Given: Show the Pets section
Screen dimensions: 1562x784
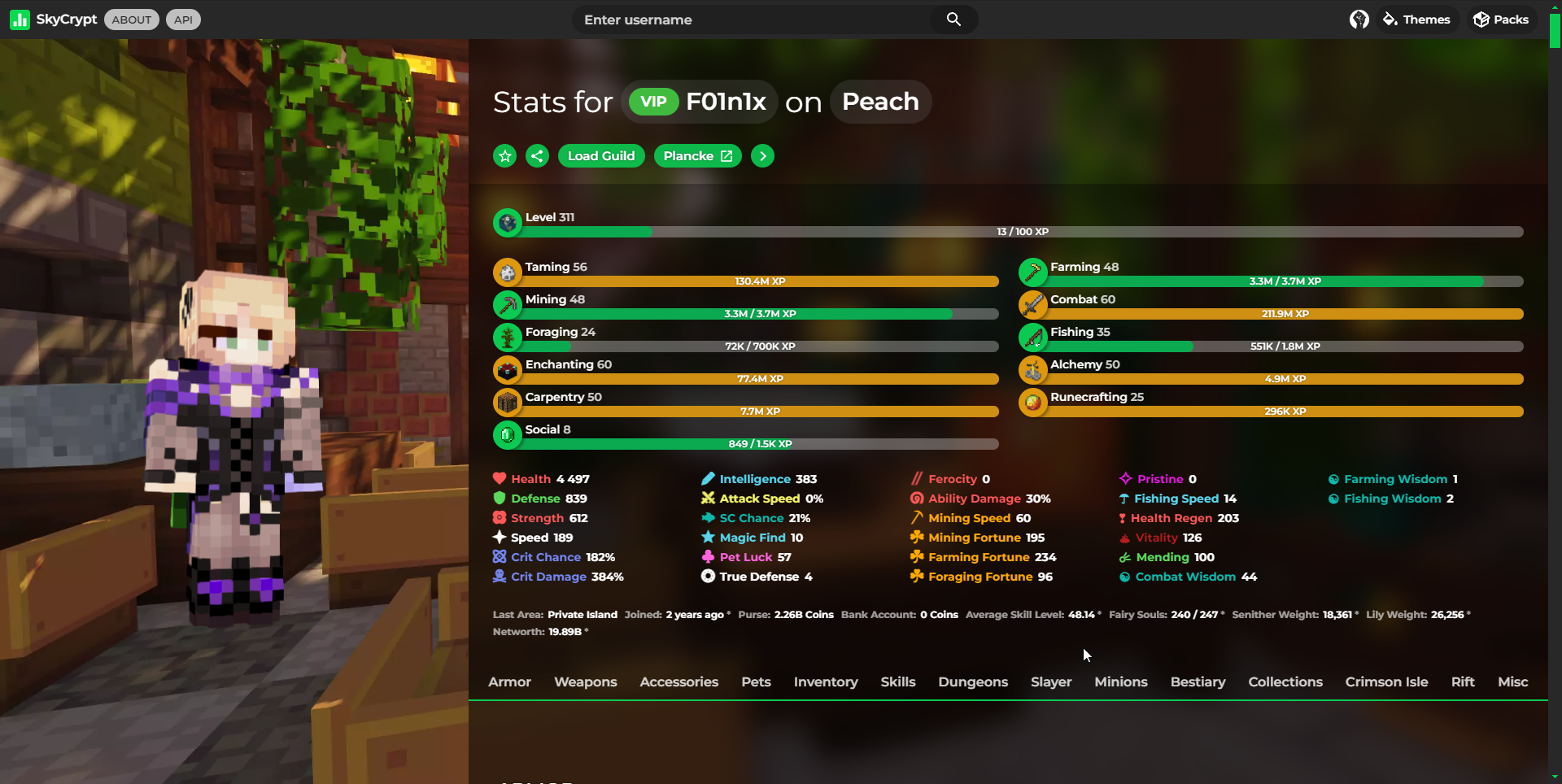Looking at the screenshot, I should pyautogui.click(x=756, y=682).
